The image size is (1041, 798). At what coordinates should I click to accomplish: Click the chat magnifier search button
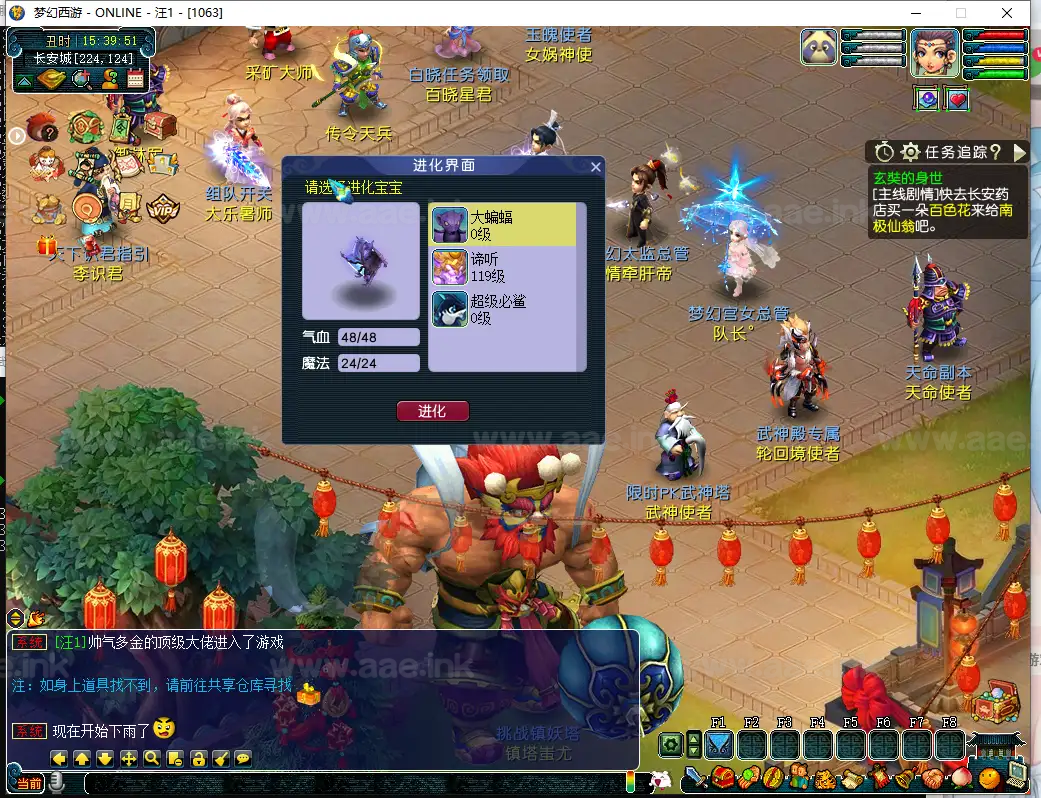tap(152, 759)
